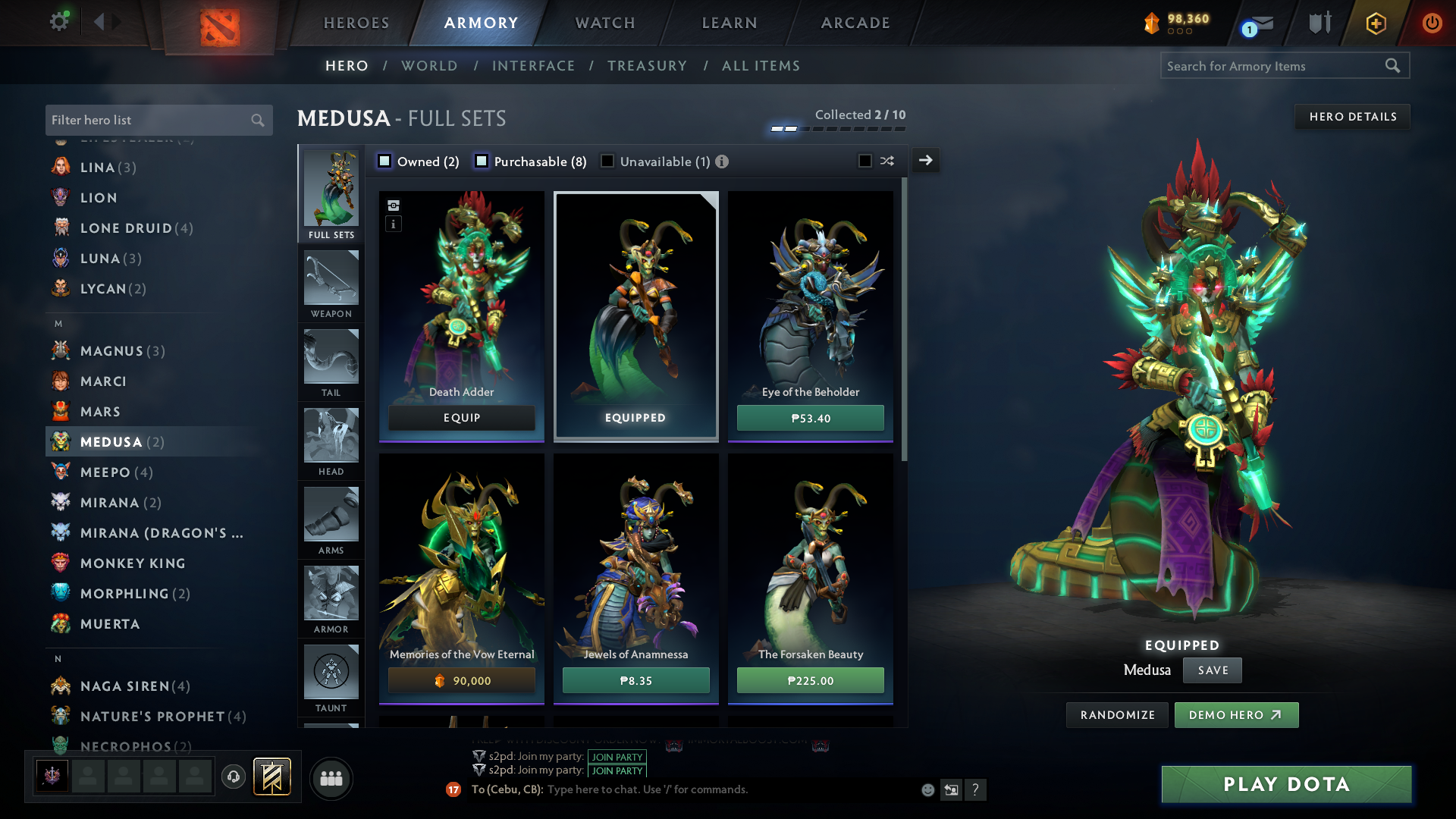Select Meepo in the hero list
Viewport: 1456px width, 819px height.
click(x=105, y=472)
